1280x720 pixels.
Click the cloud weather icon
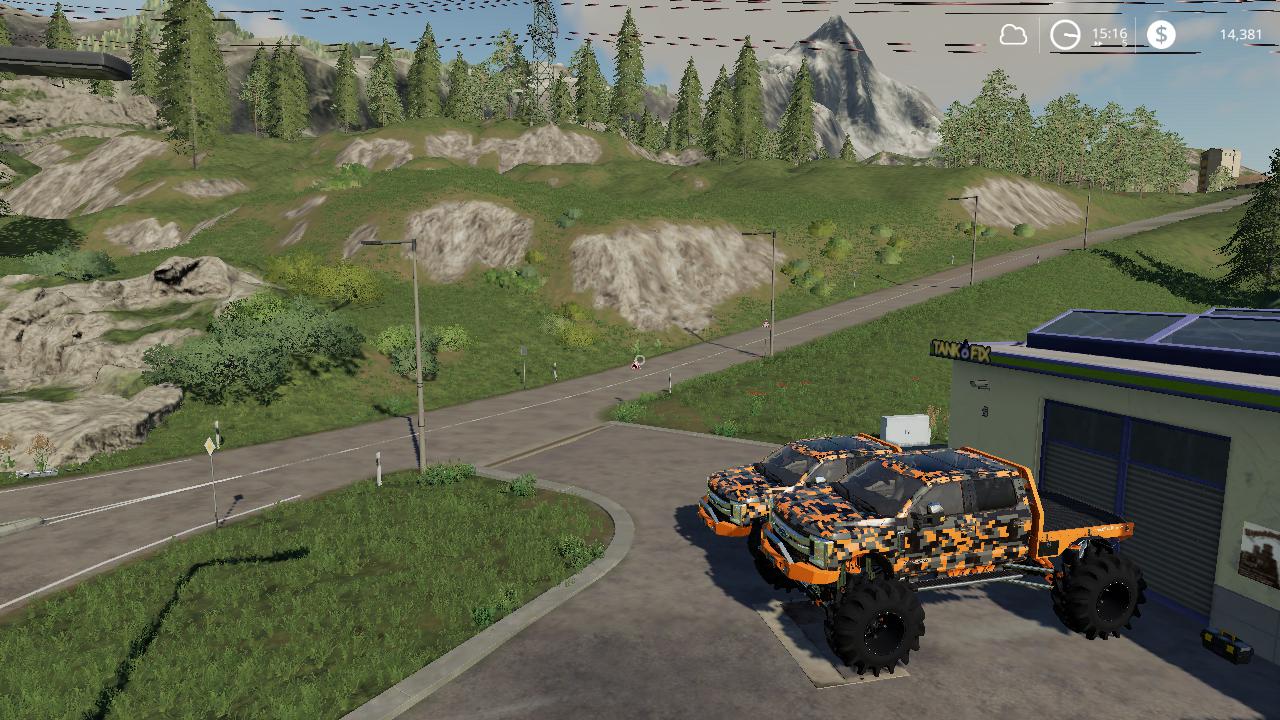(x=1013, y=36)
